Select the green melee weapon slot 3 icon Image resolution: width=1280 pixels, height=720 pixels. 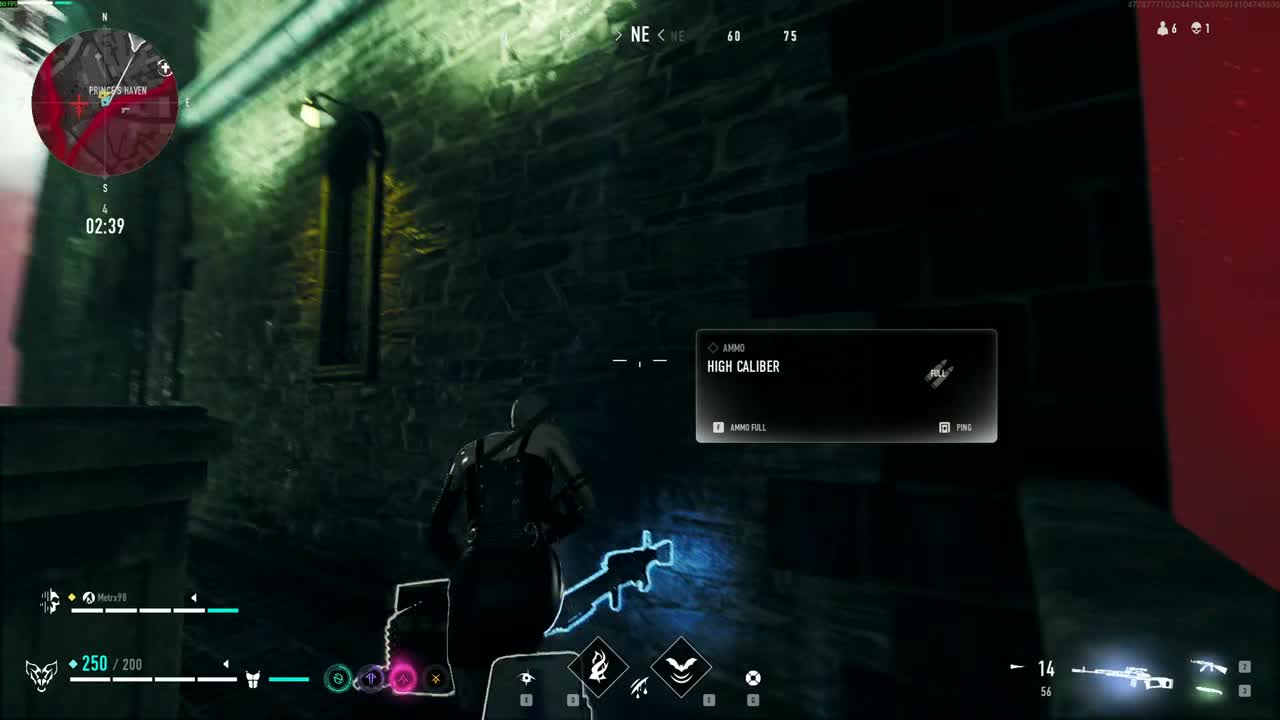click(x=1209, y=690)
